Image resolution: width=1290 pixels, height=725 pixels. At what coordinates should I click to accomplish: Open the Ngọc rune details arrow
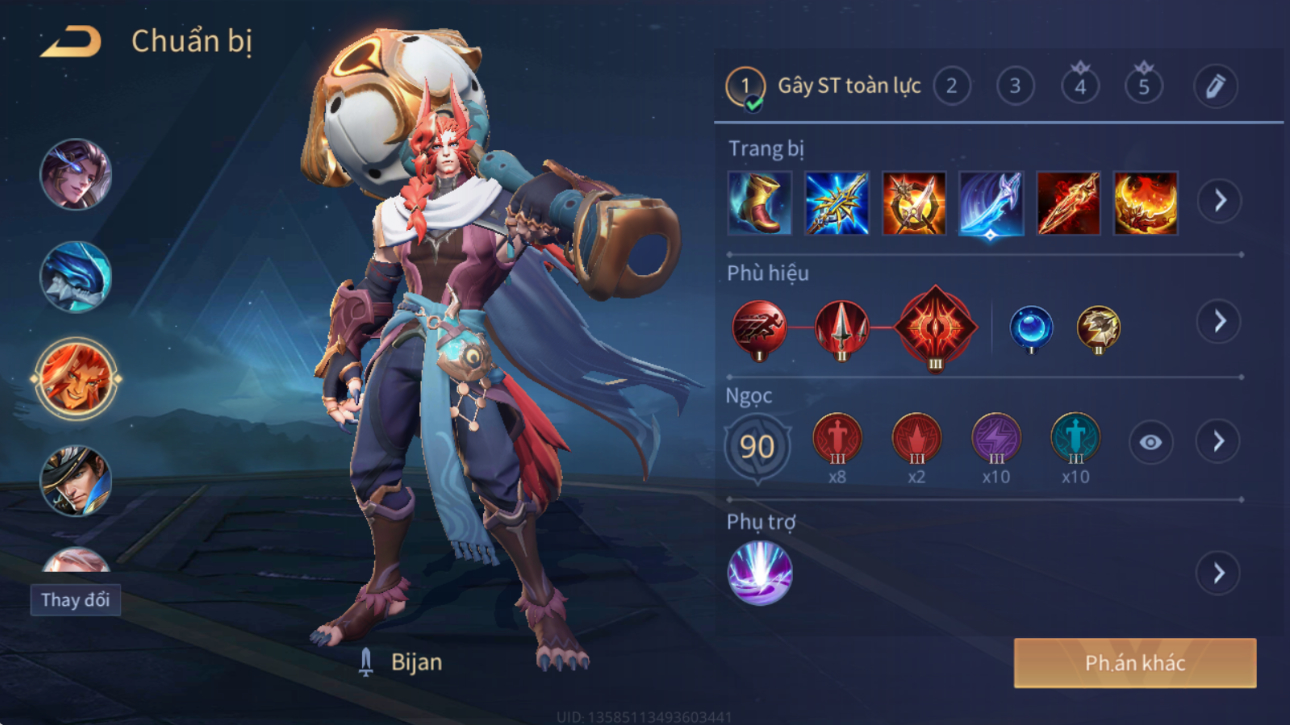coord(1218,442)
